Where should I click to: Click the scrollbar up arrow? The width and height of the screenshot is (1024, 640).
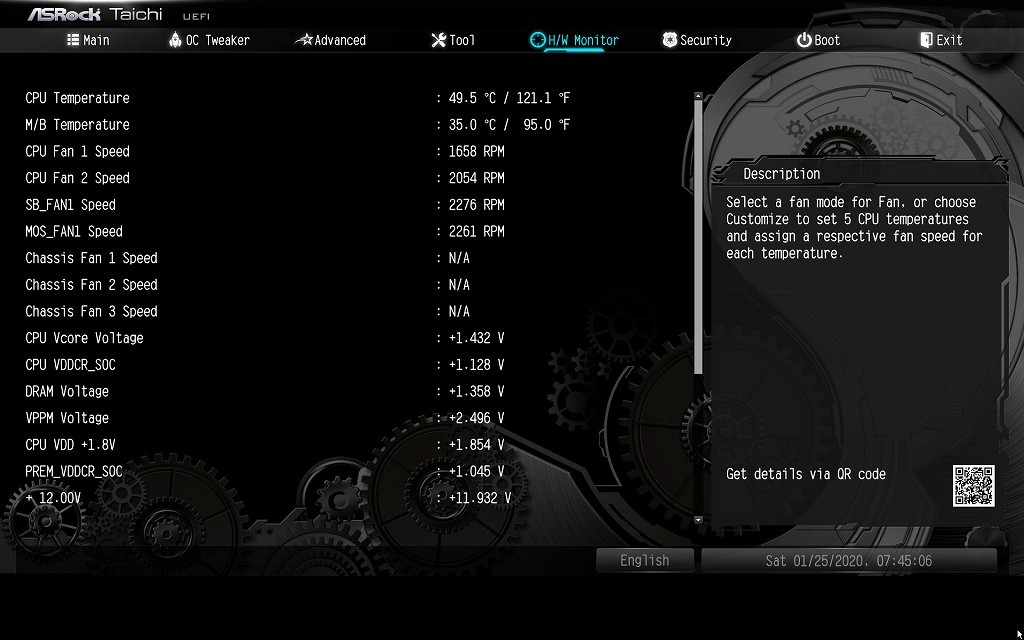click(698, 97)
